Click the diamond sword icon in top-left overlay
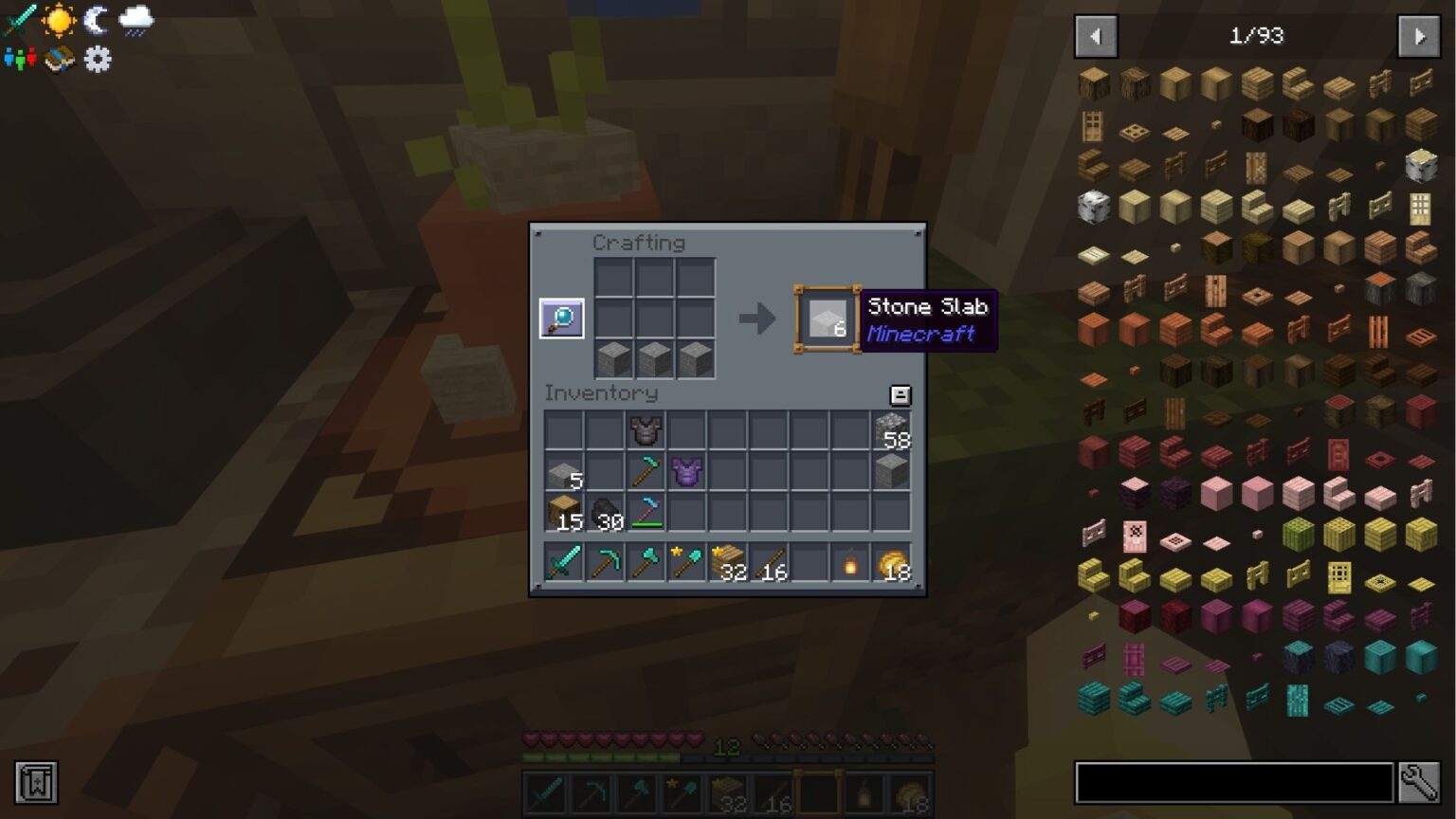1456x819 pixels. (x=19, y=19)
